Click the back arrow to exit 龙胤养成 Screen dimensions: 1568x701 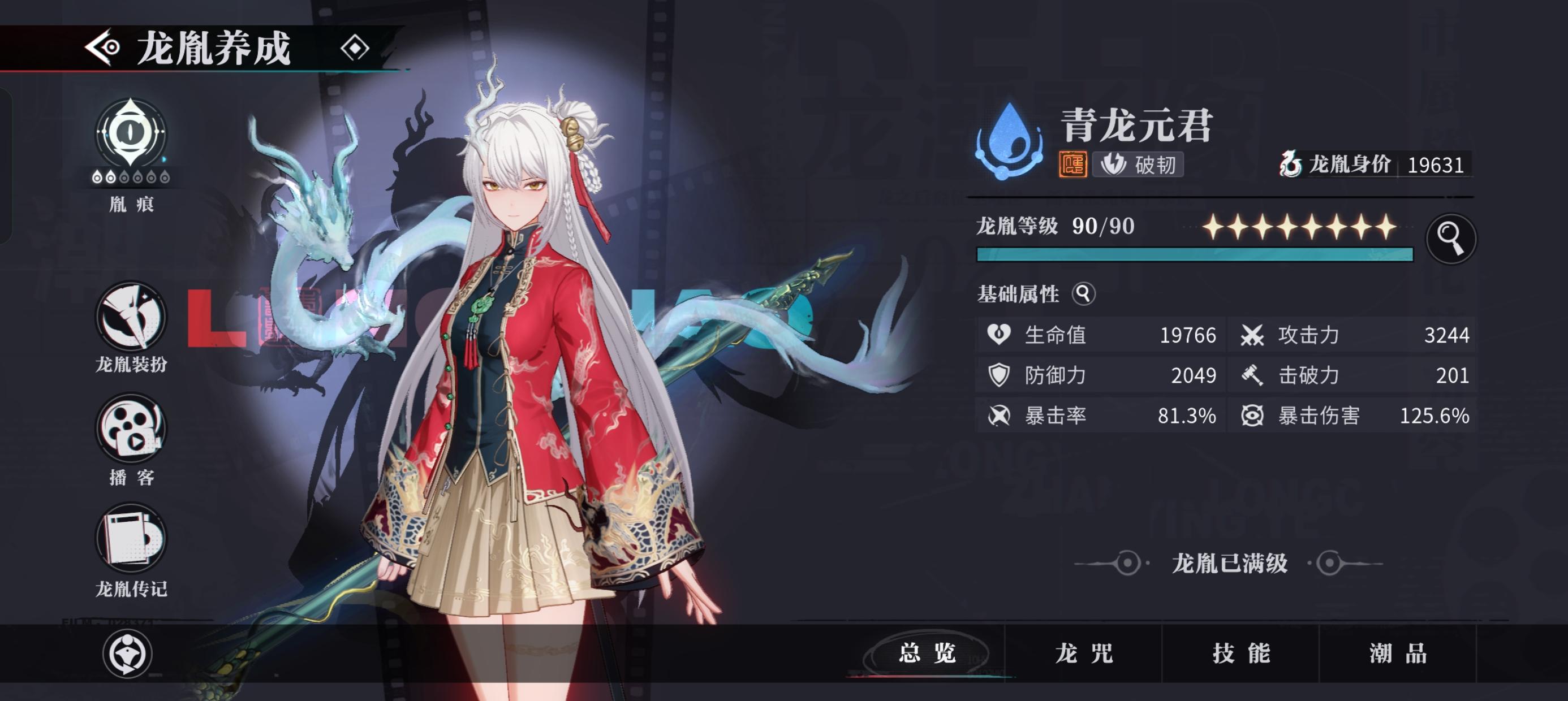(102, 47)
